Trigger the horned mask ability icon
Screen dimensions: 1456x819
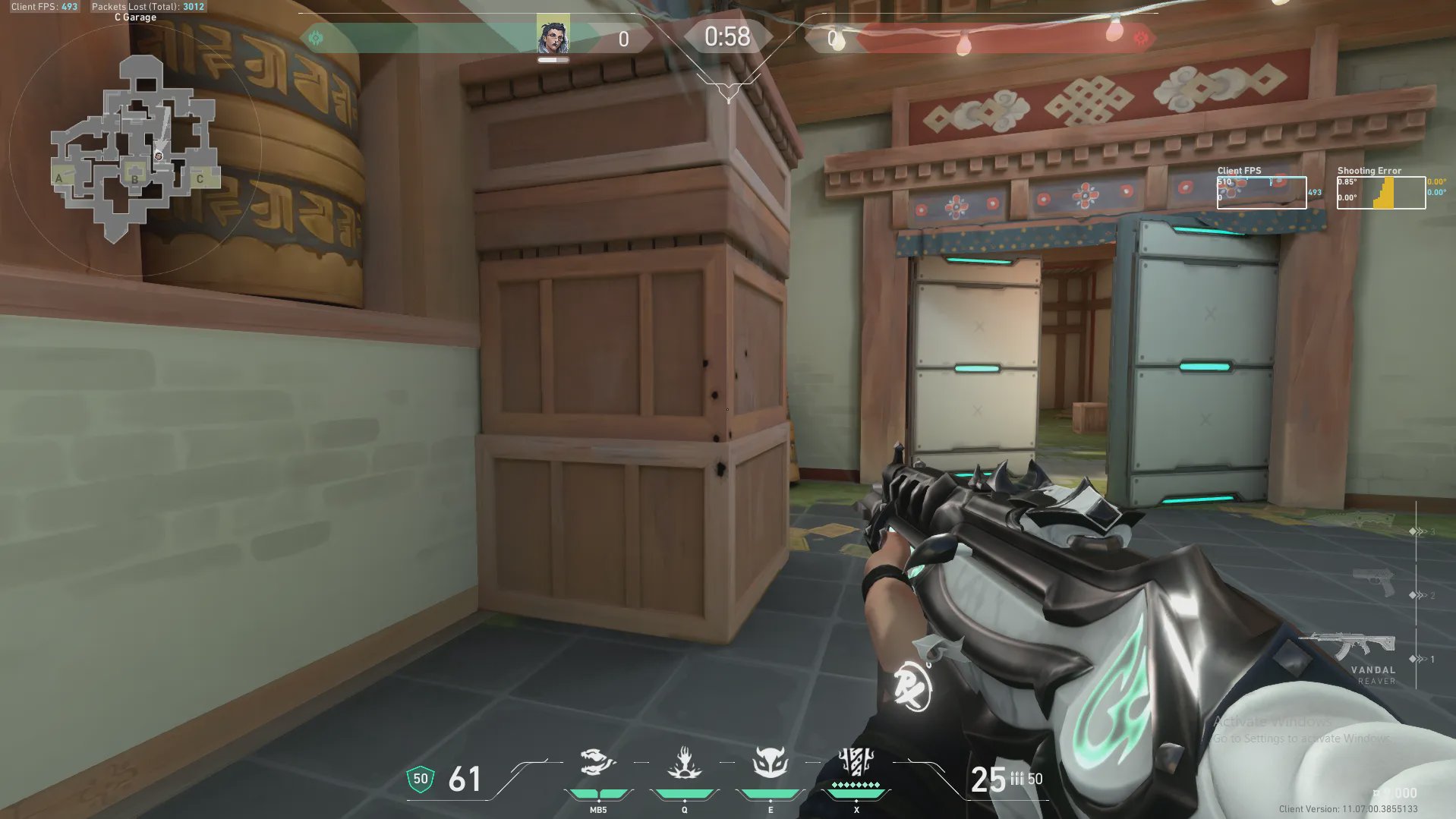click(770, 763)
